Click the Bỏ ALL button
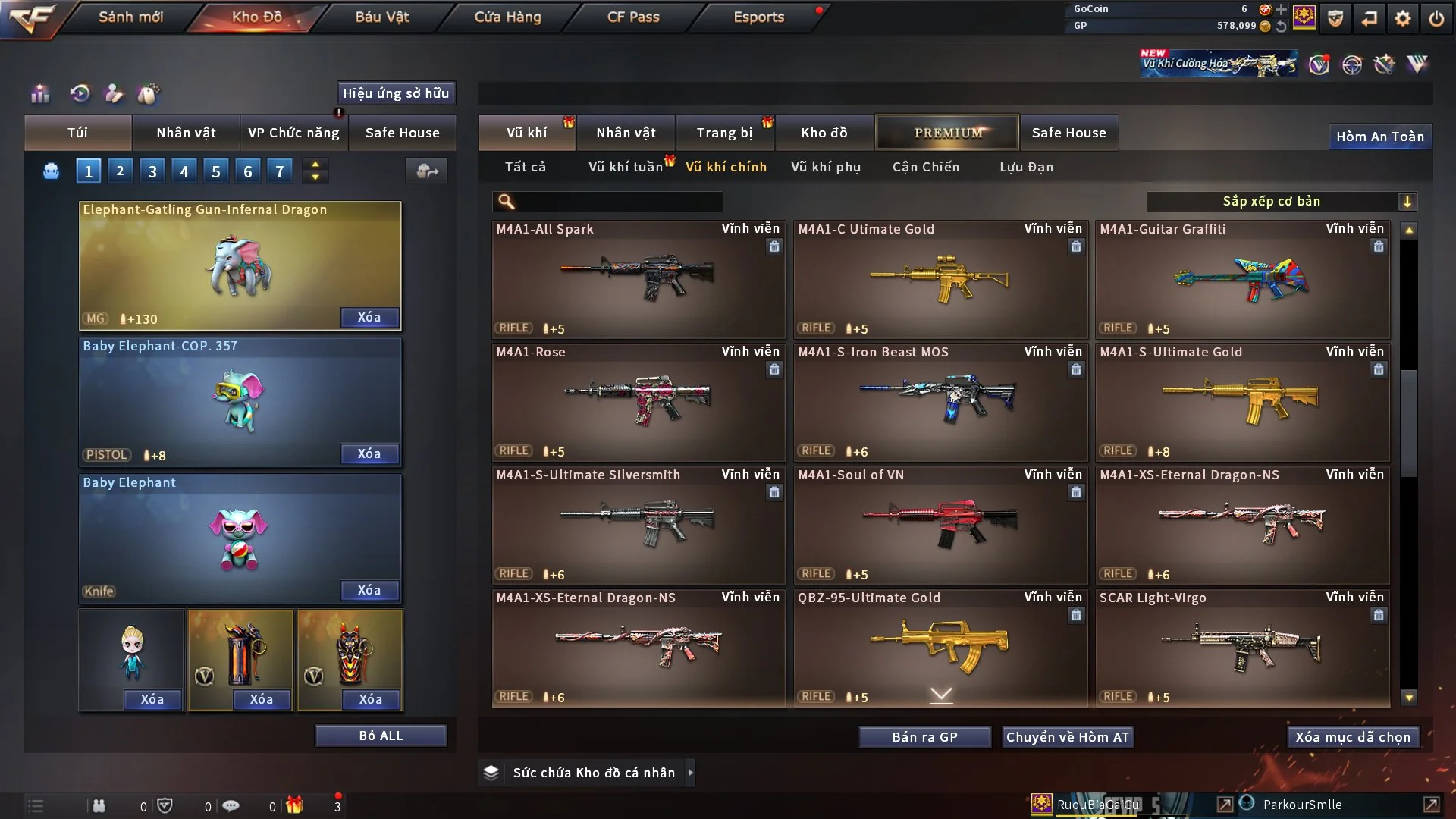This screenshot has height=819, width=1456. [x=381, y=736]
